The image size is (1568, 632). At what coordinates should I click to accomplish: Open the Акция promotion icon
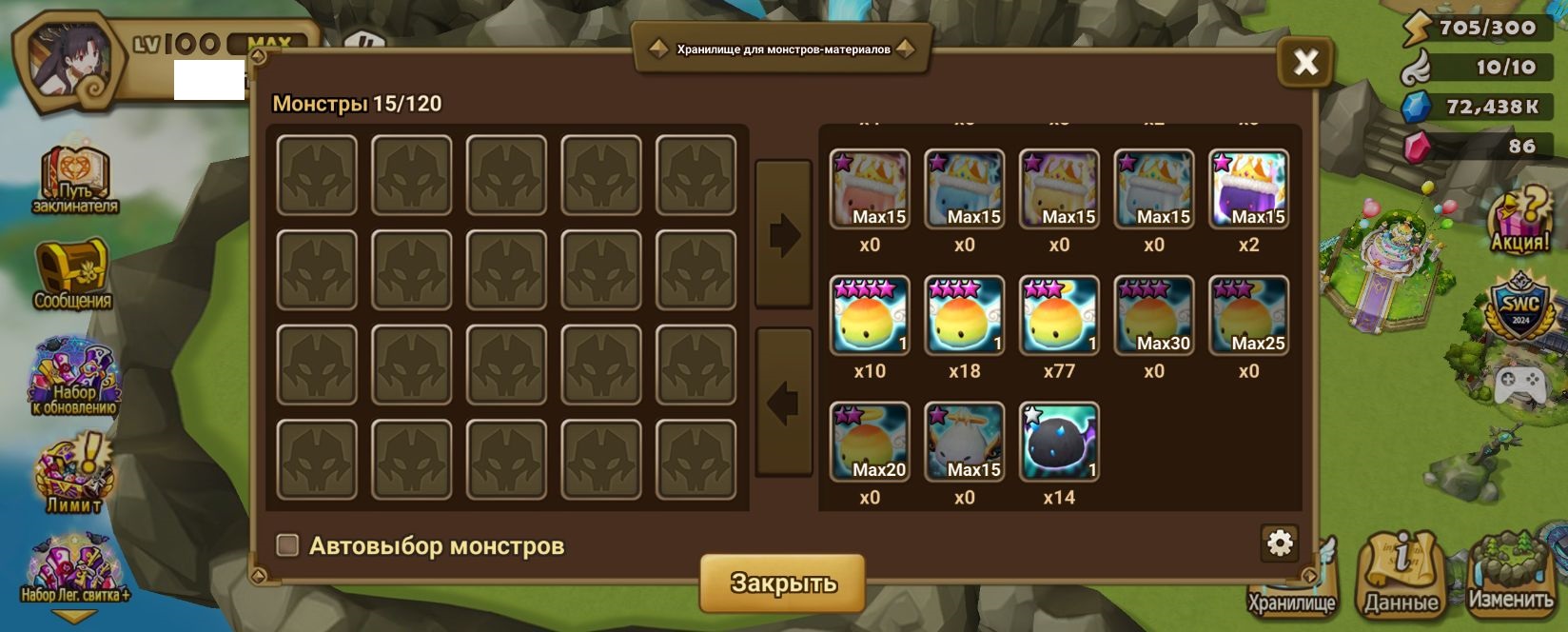(x=1519, y=219)
